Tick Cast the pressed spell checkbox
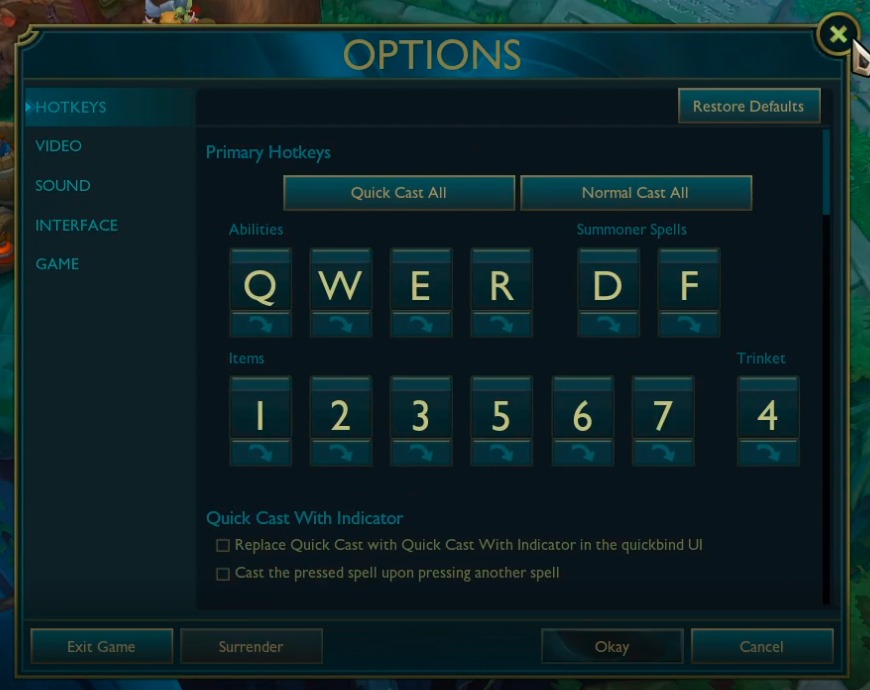 (223, 574)
